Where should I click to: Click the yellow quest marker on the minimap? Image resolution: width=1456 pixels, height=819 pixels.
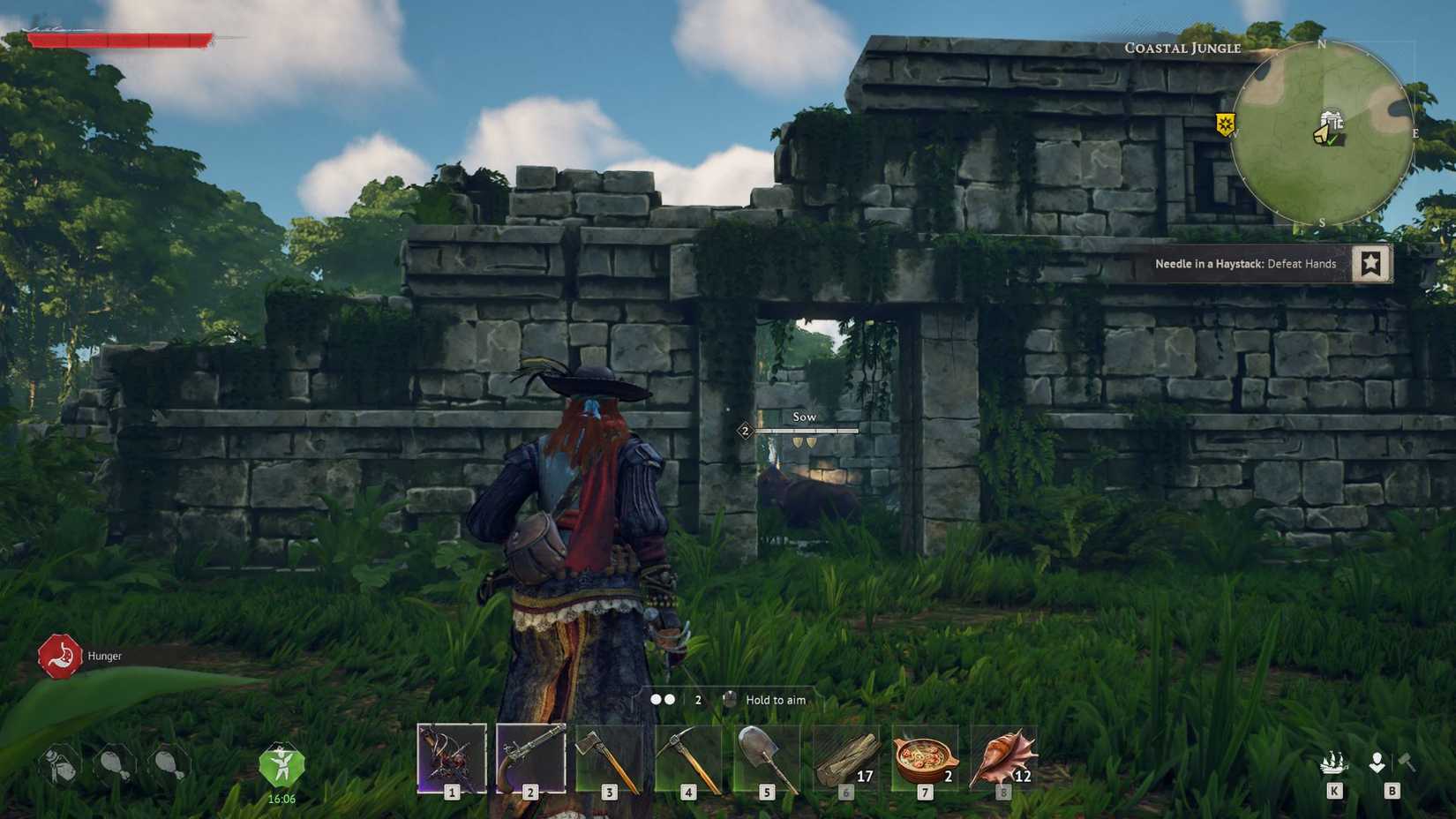coord(1225,125)
